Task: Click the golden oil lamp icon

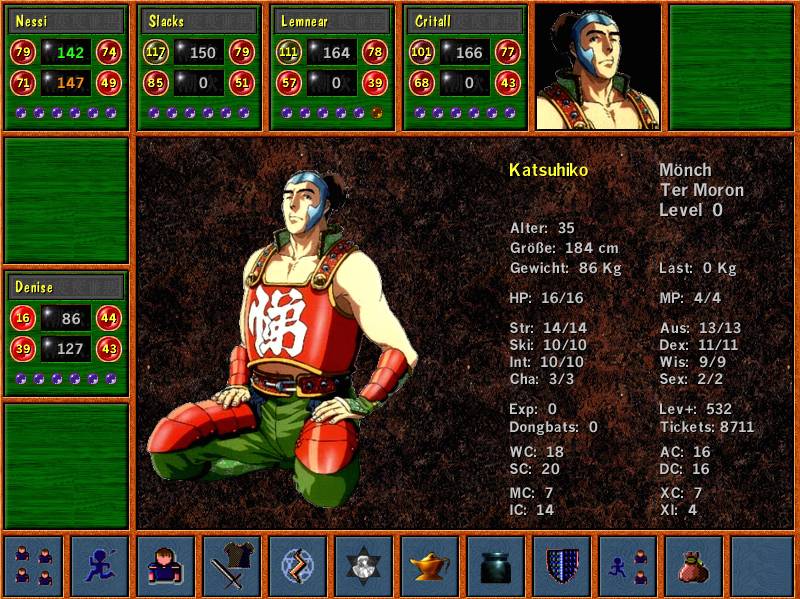Action: click(430, 566)
